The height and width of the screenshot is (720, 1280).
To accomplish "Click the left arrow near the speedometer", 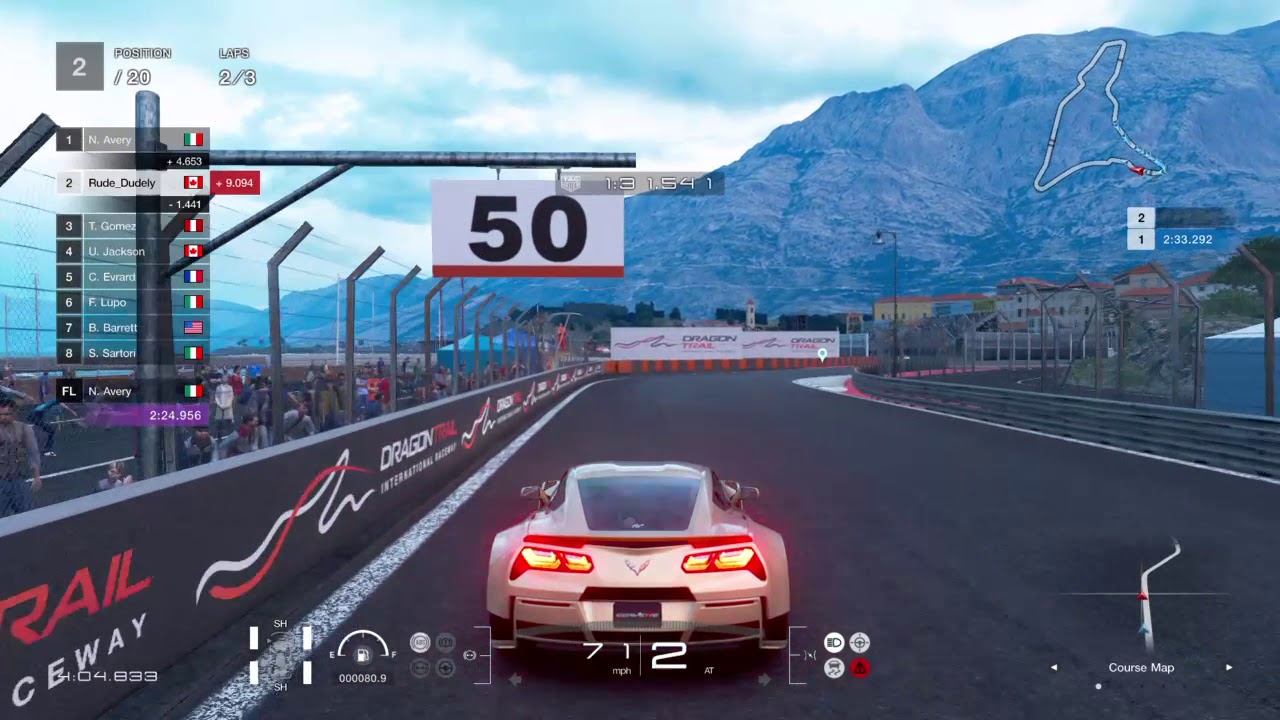I will (513, 680).
